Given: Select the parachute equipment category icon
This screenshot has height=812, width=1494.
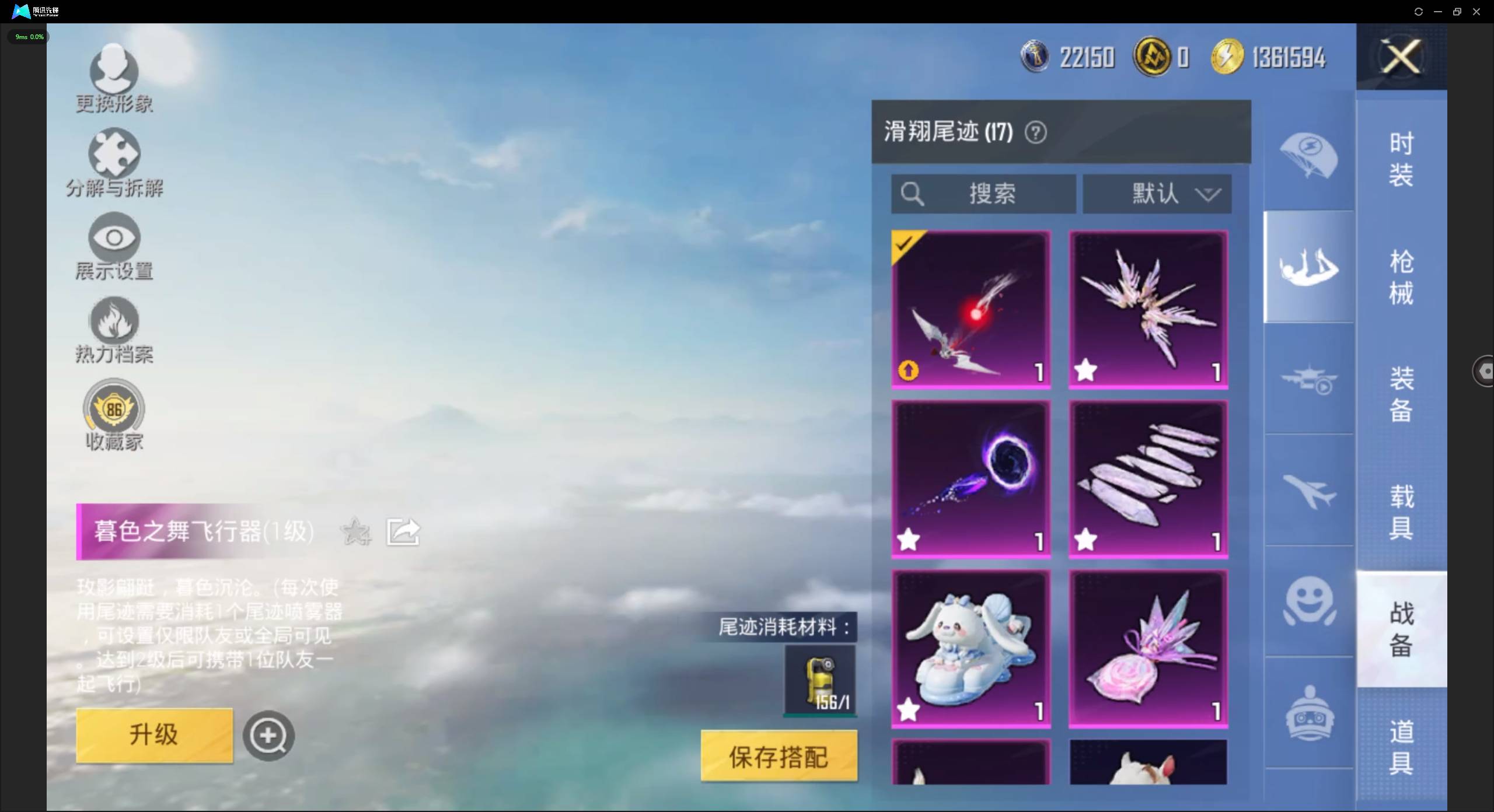Looking at the screenshot, I should pos(1308,155).
